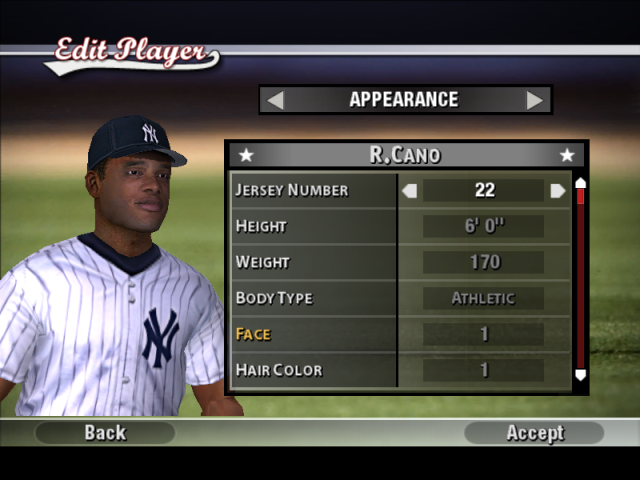Switch to next category with Appearance right arrow
Screen dimensions: 640x480
click(535, 100)
